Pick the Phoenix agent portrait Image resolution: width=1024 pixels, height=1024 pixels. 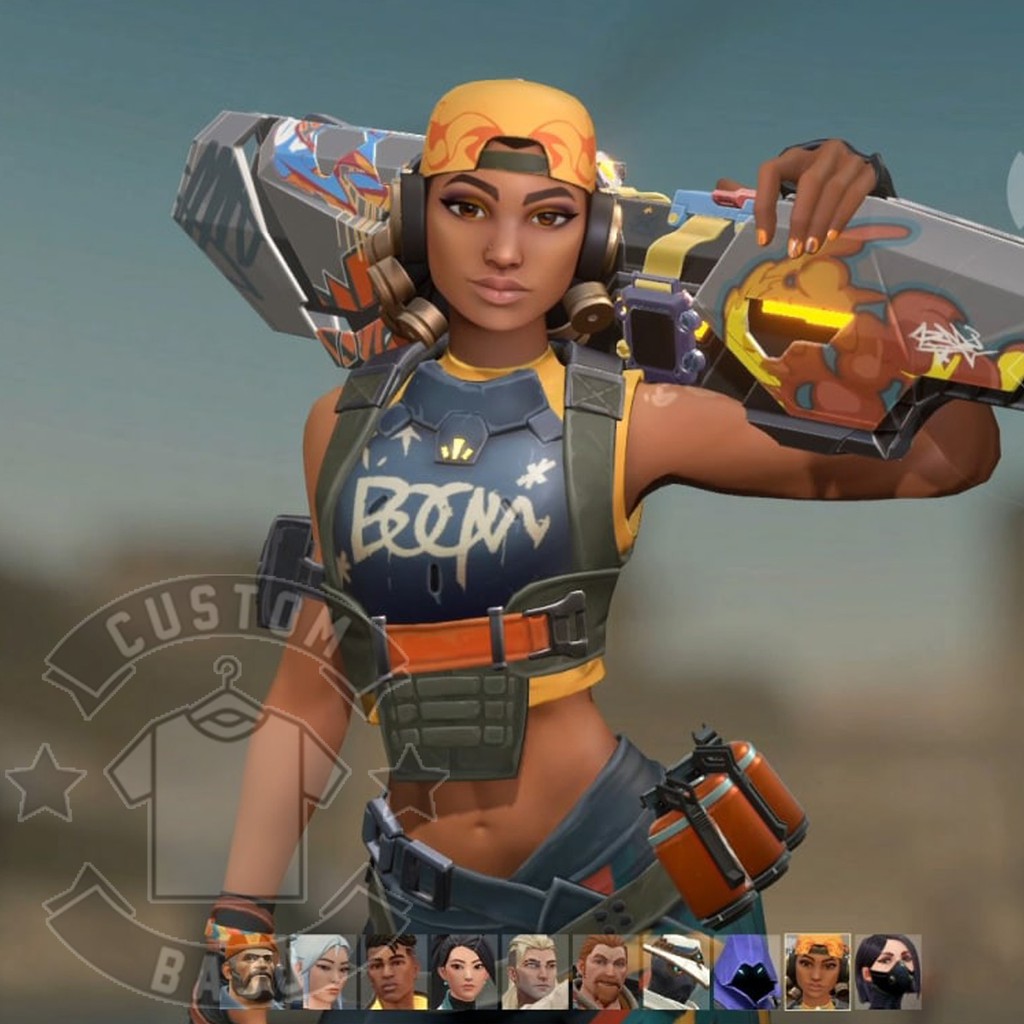pyautogui.click(x=393, y=972)
